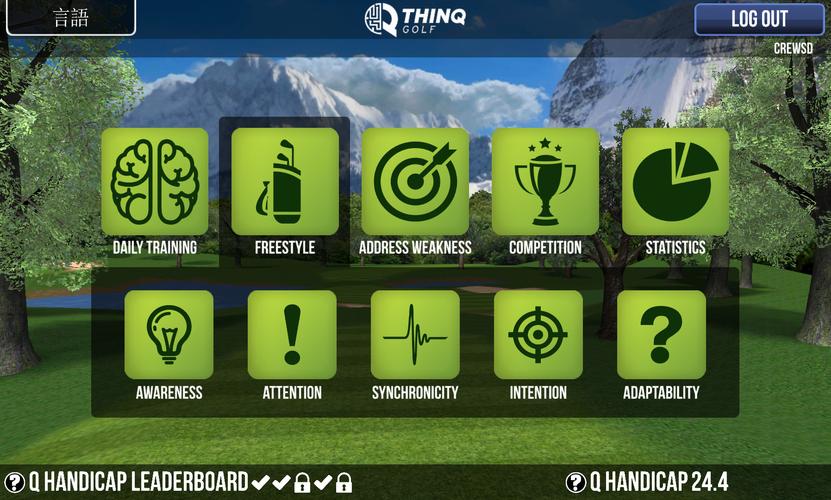This screenshot has height=500, width=831.
Task: Open the Daily Training mode
Action: coord(155,182)
